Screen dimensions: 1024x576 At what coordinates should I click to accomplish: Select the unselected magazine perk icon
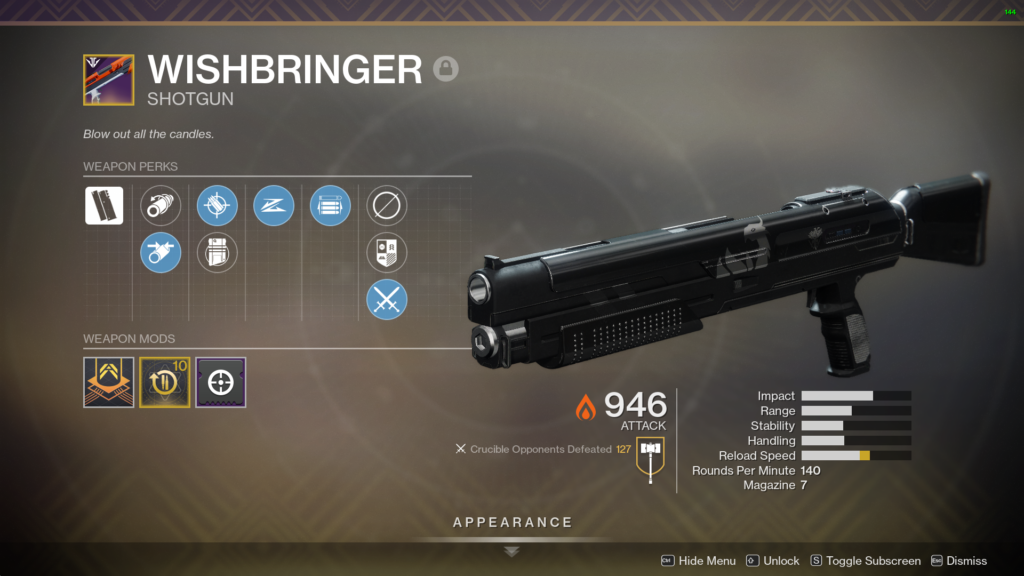[x=217, y=252]
